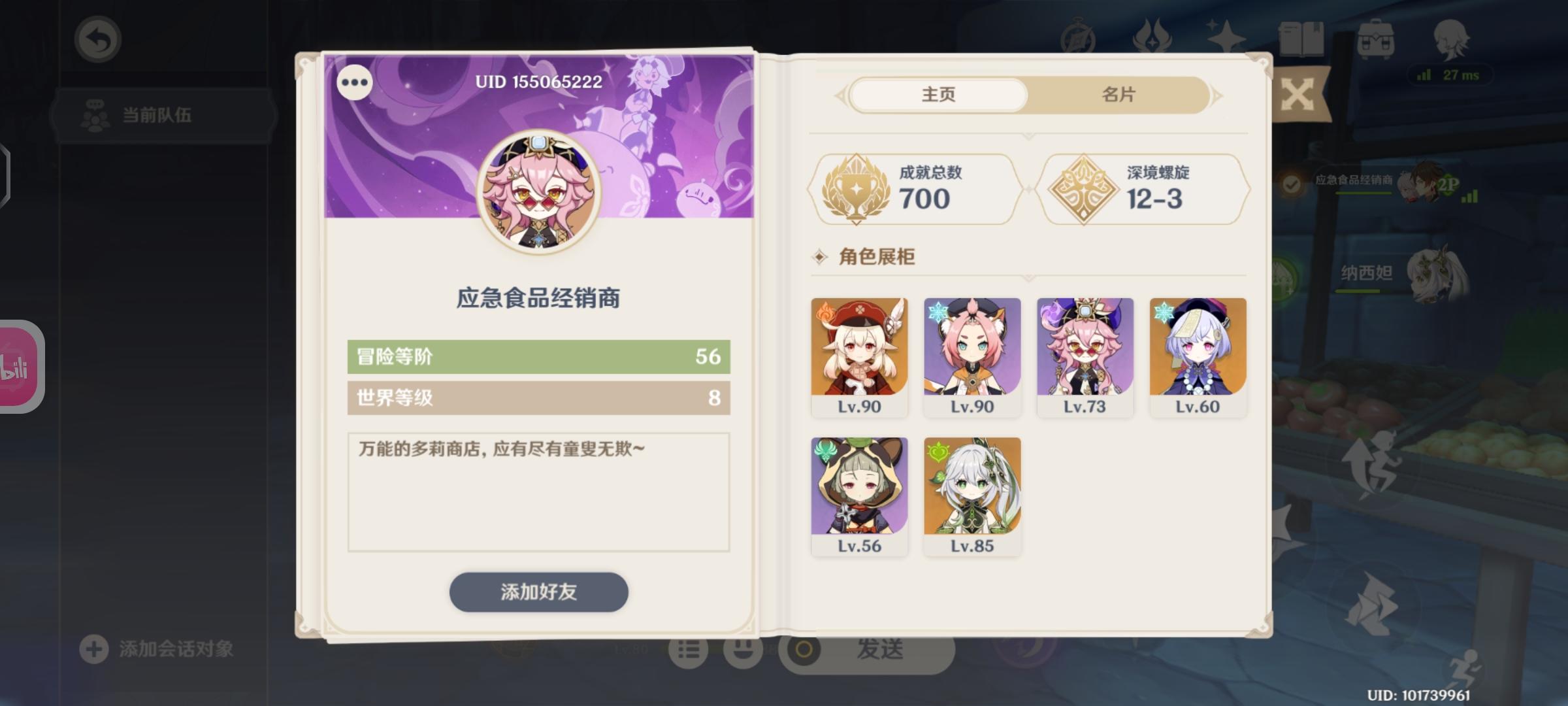The image size is (1568, 706).
Task: Click the back arrow in the top-left corner
Action: pos(97,39)
